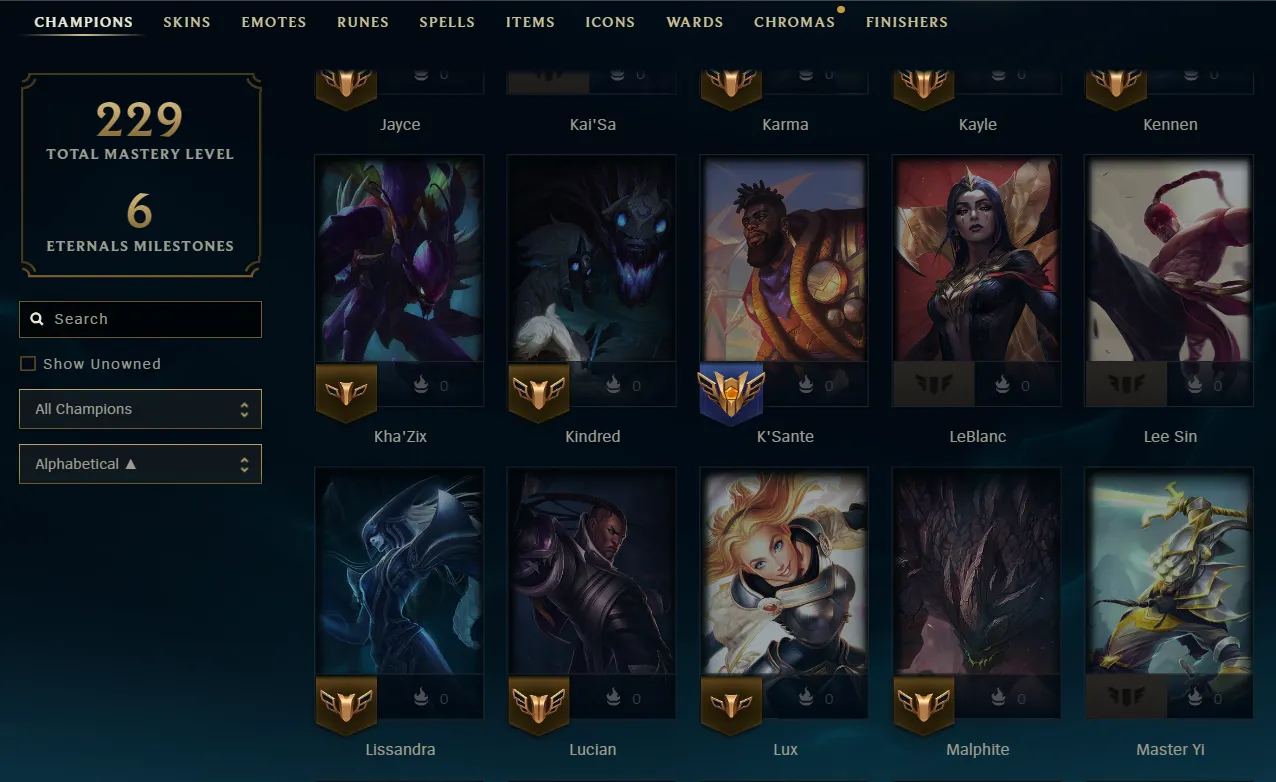Open the All Champions filter dropdown

[140, 409]
